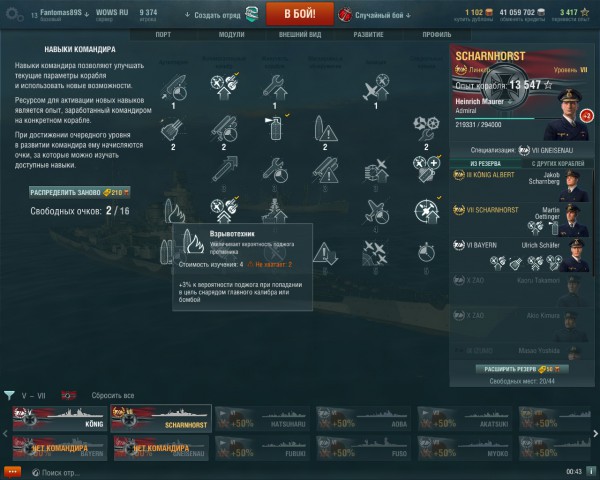Open the orange chat button in the corner
The image size is (600, 480).
(x=14, y=471)
